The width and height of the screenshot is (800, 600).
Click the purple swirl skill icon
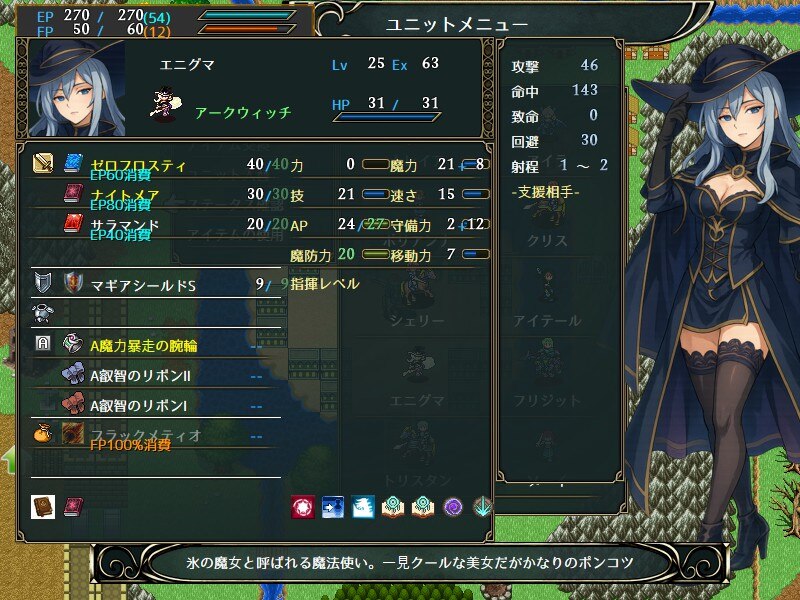click(452, 507)
